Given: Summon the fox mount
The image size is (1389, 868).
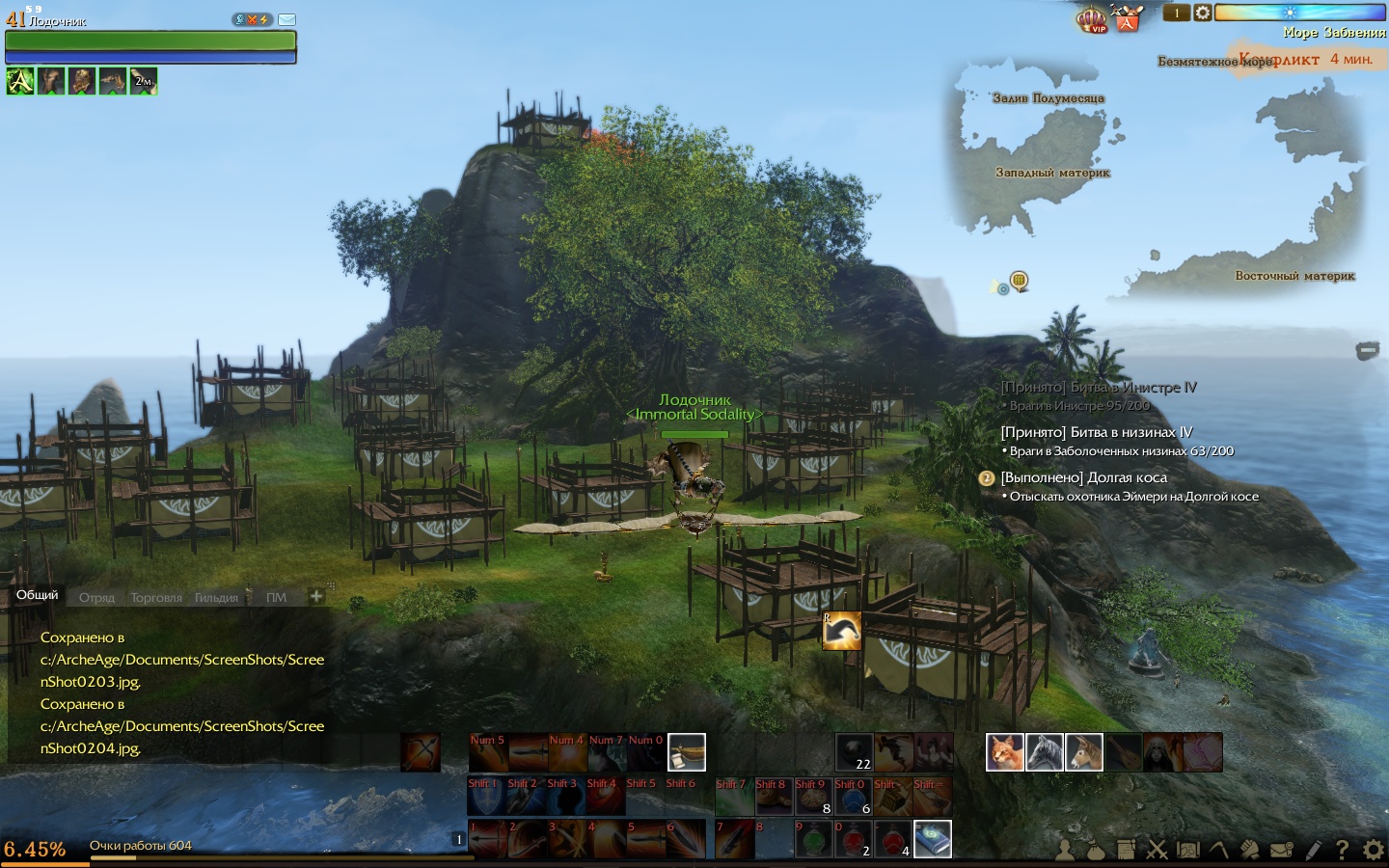Looking at the screenshot, I should tap(1004, 752).
